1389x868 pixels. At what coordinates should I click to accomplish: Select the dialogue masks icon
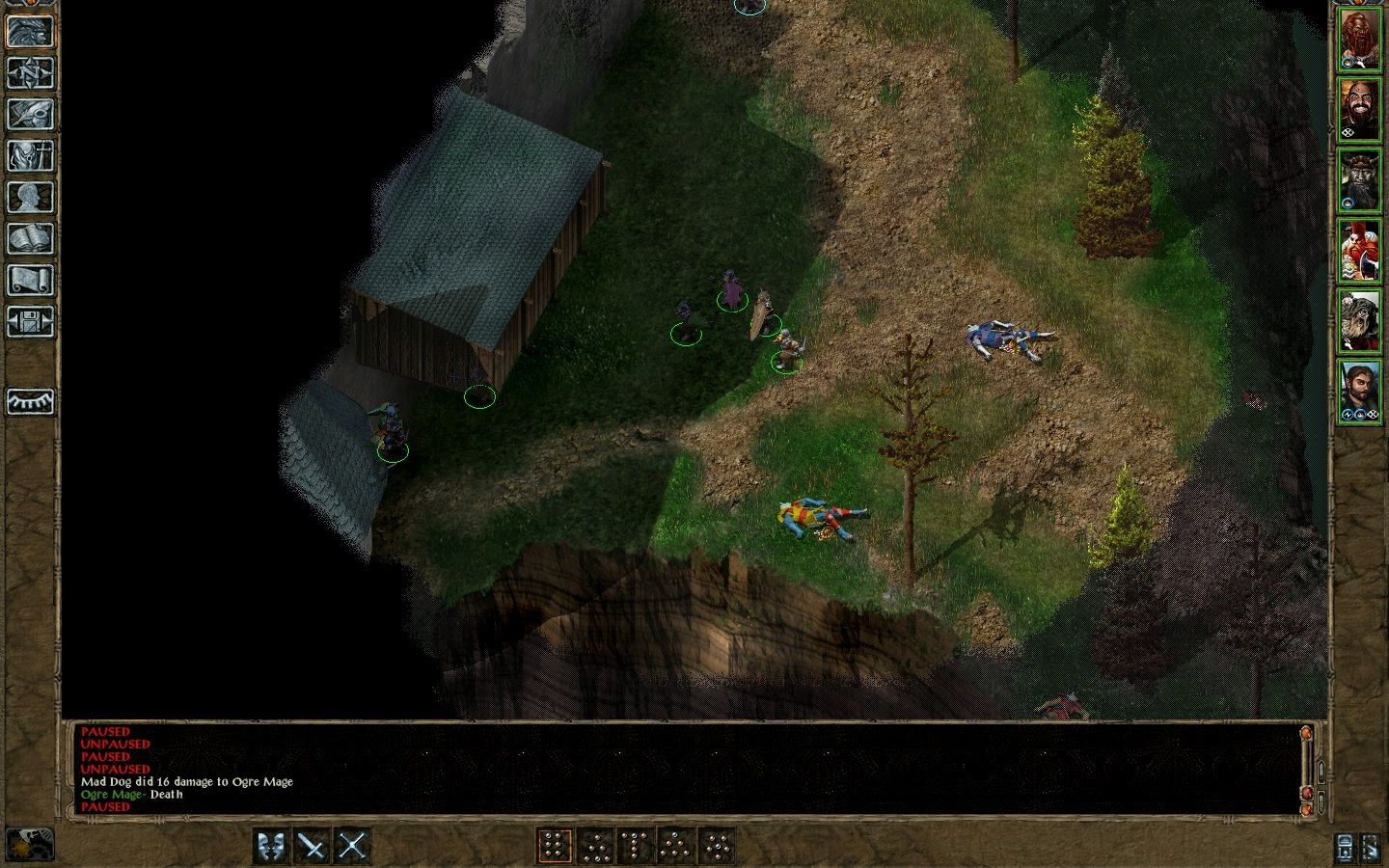270,844
